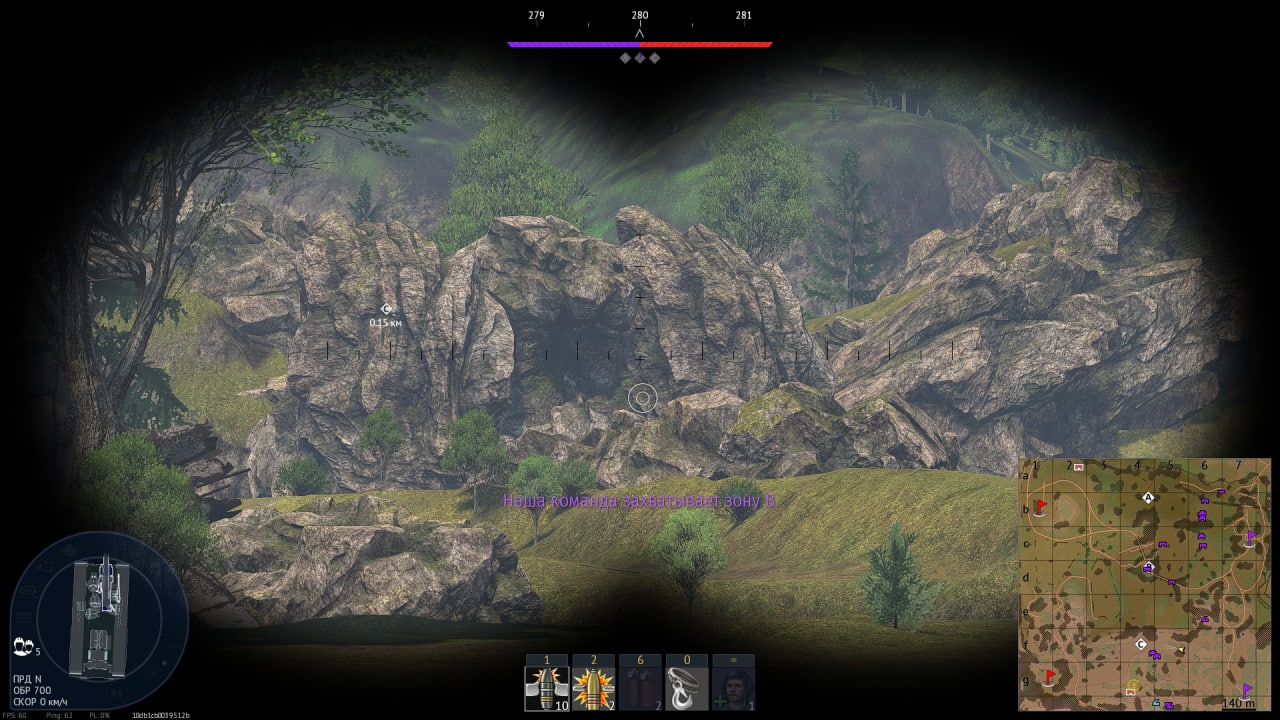Image resolution: width=1280 pixels, height=720 pixels.
Task: Activate the tow hook cable slot
Action: coord(687,688)
